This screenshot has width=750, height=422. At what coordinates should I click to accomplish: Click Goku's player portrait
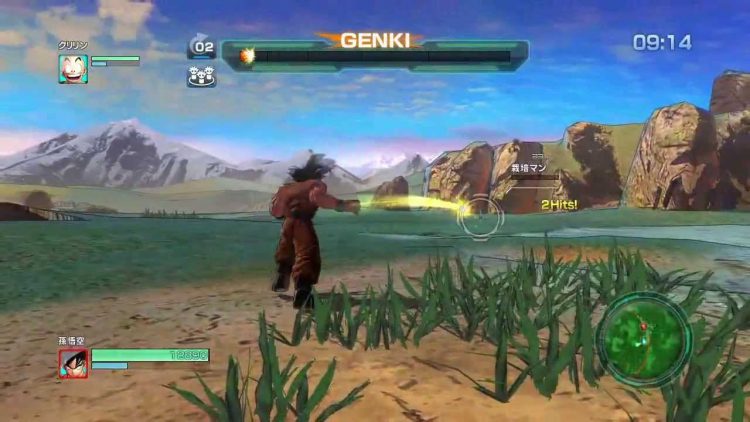point(73,363)
